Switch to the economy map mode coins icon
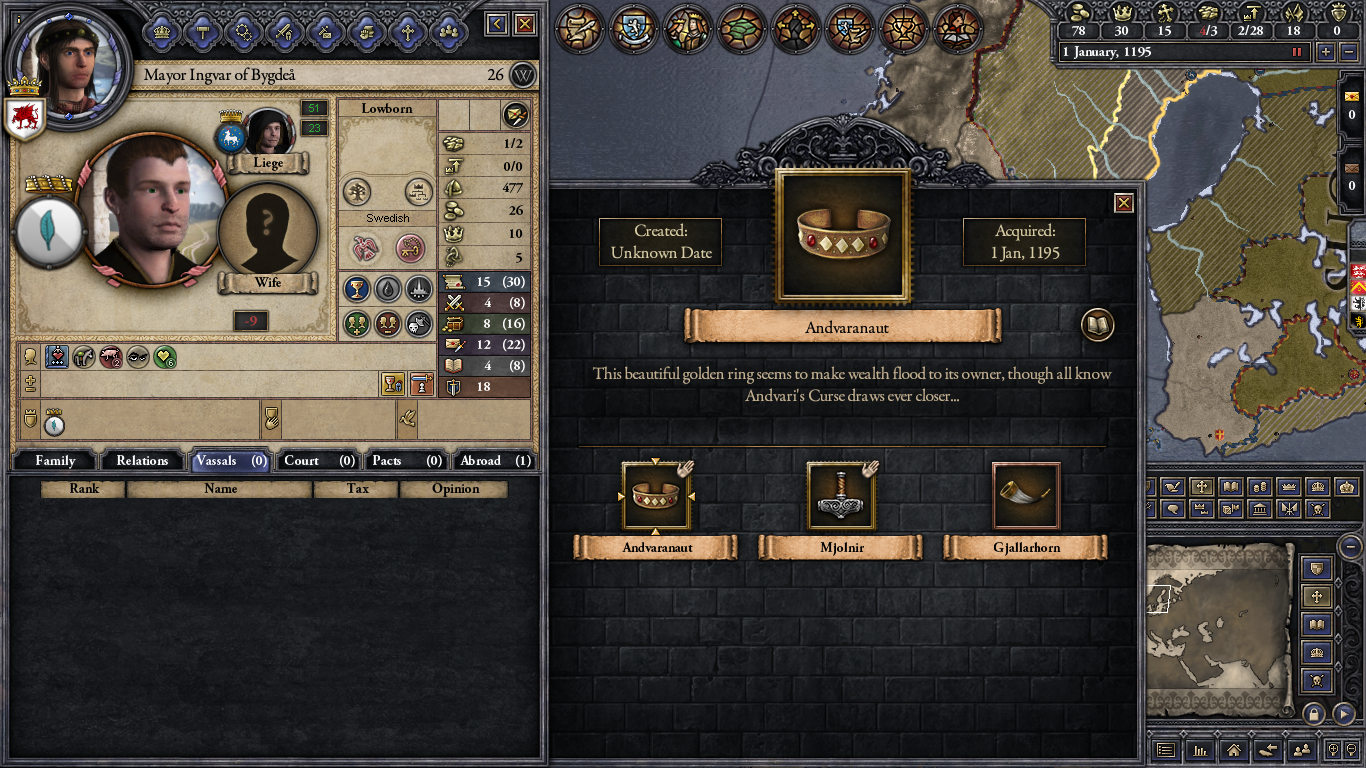The image size is (1366, 770). 1259,486
